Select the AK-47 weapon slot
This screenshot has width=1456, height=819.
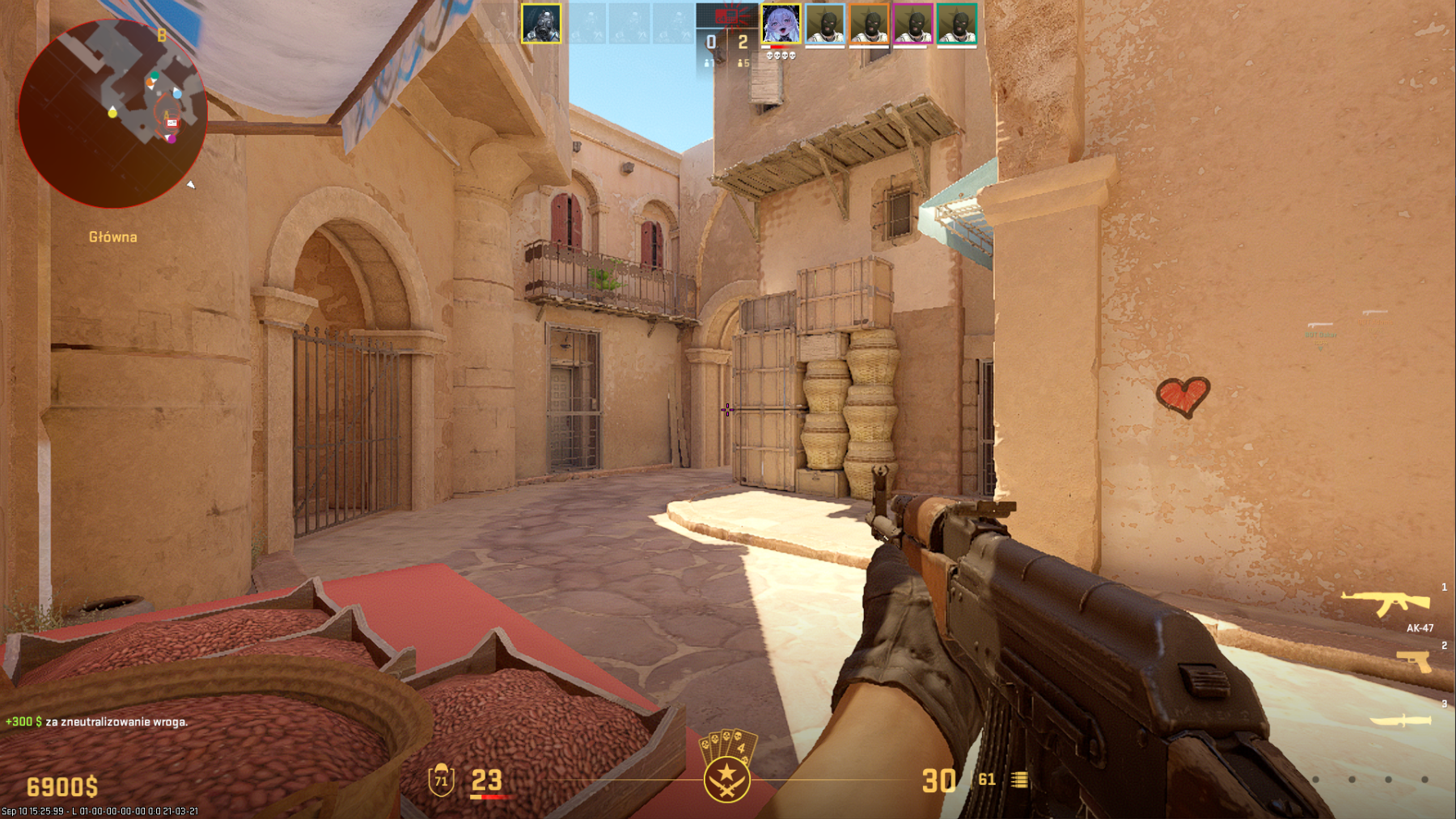point(1386,603)
